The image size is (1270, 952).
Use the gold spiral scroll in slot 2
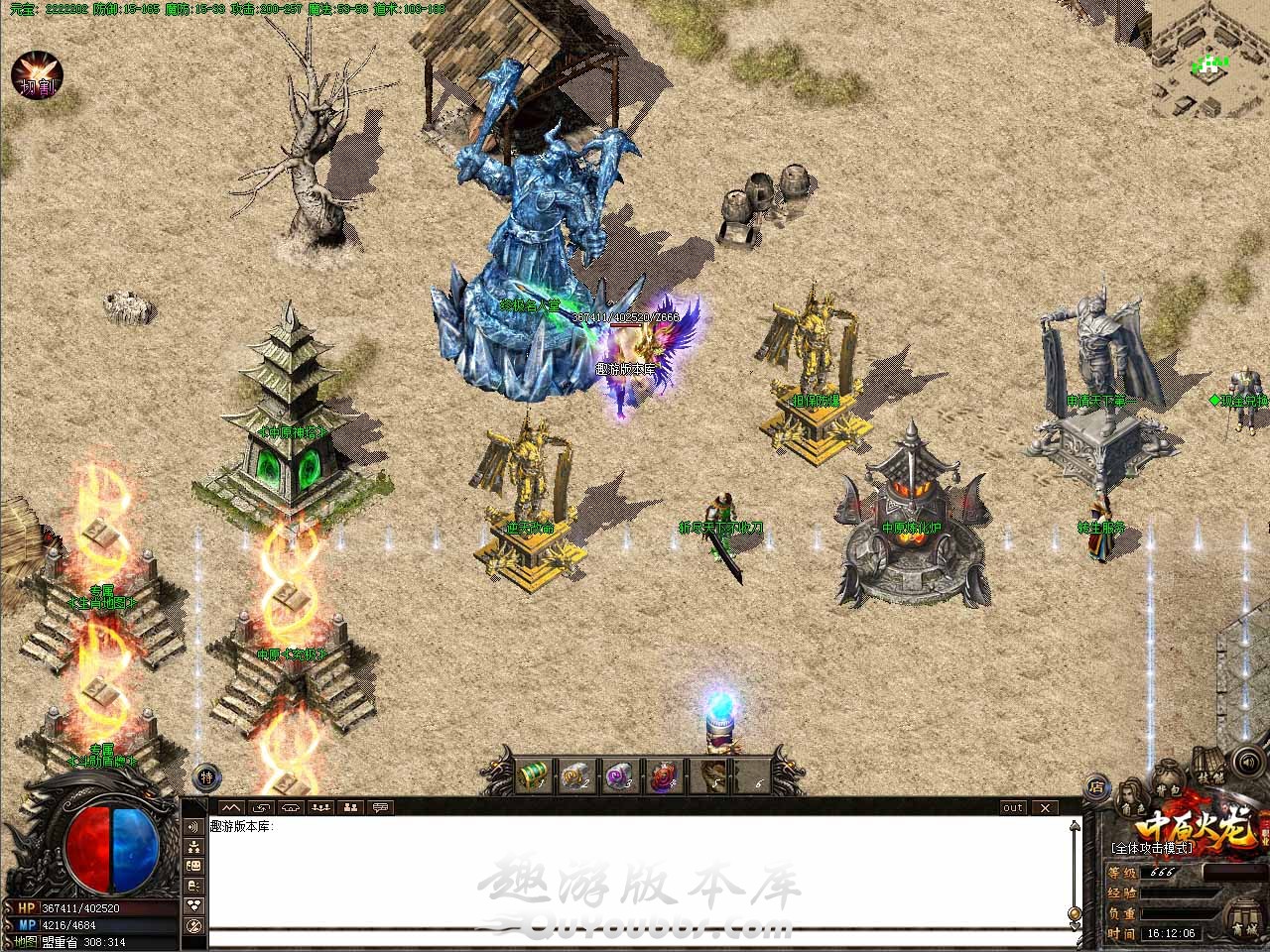click(x=576, y=775)
